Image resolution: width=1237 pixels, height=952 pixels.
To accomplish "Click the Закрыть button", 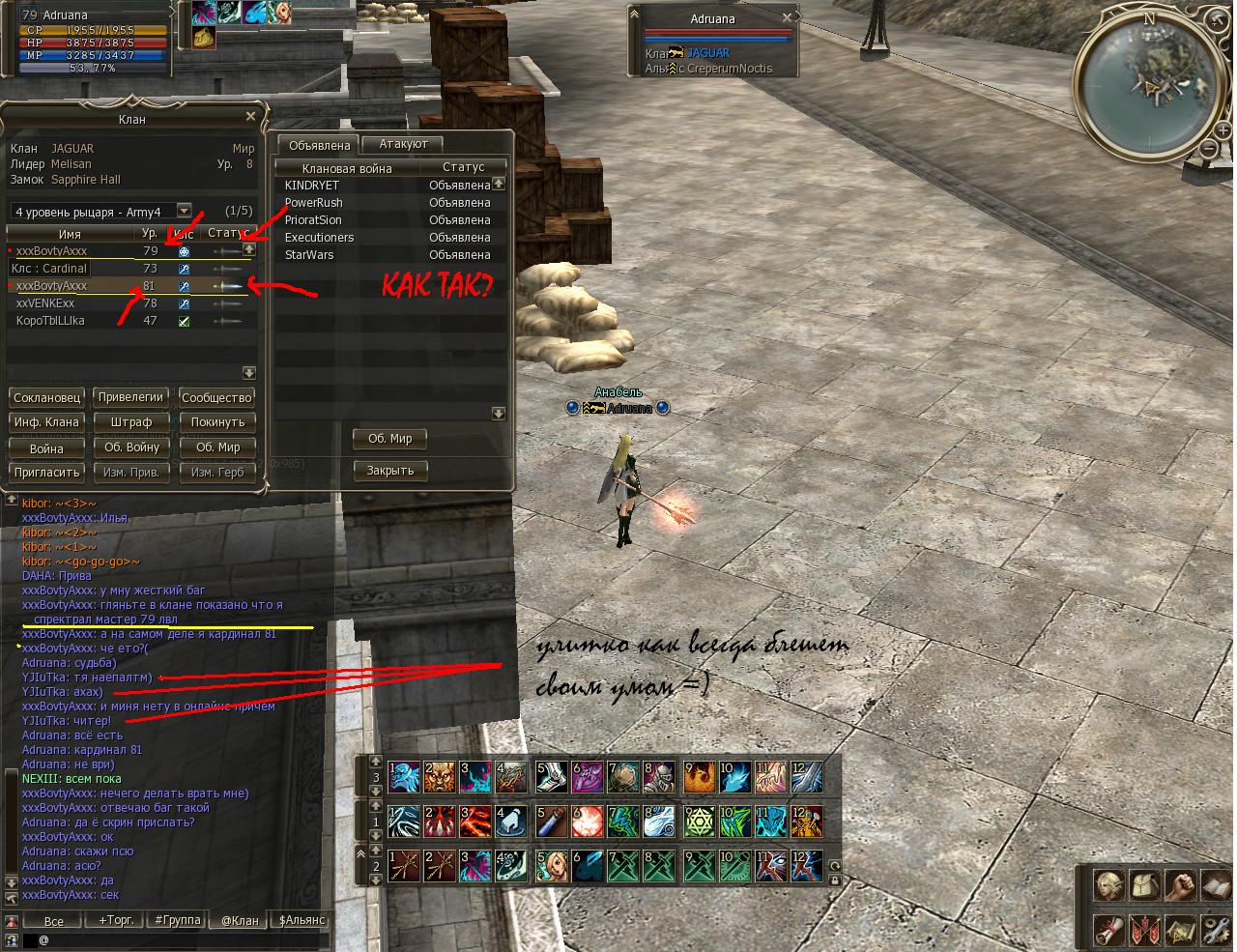I will tap(390, 471).
